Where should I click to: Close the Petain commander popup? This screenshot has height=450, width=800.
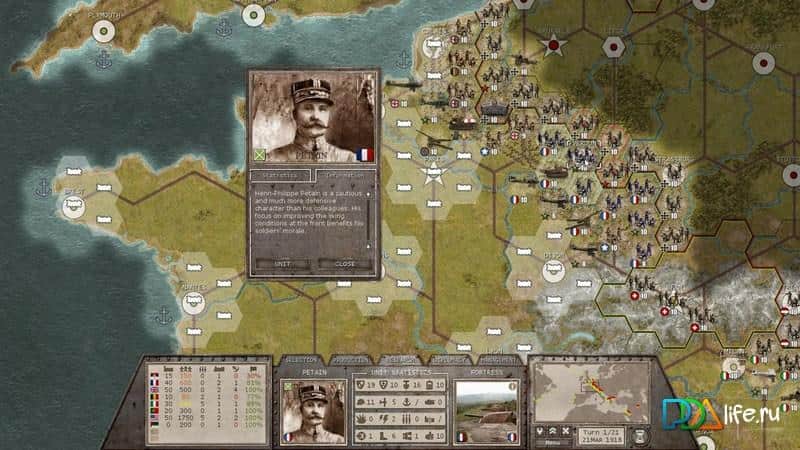coord(343,264)
